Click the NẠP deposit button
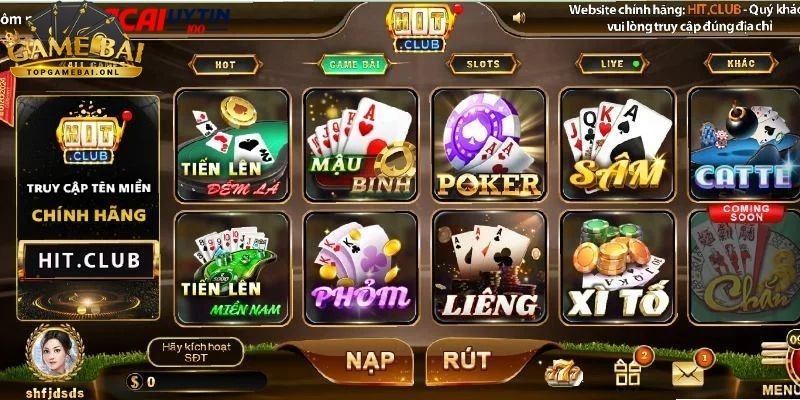800x400 pixels. [x=369, y=361]
